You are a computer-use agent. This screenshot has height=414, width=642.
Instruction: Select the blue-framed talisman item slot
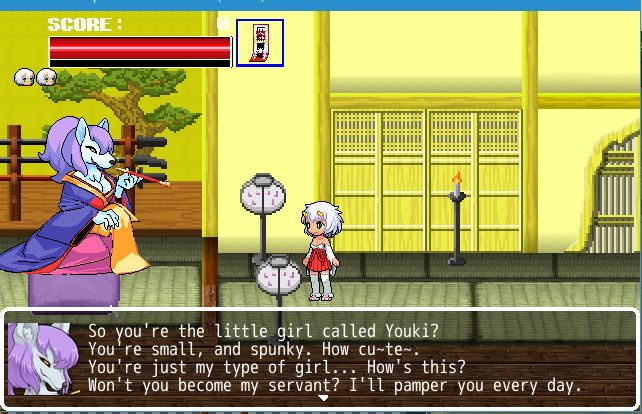click(260, 43)
